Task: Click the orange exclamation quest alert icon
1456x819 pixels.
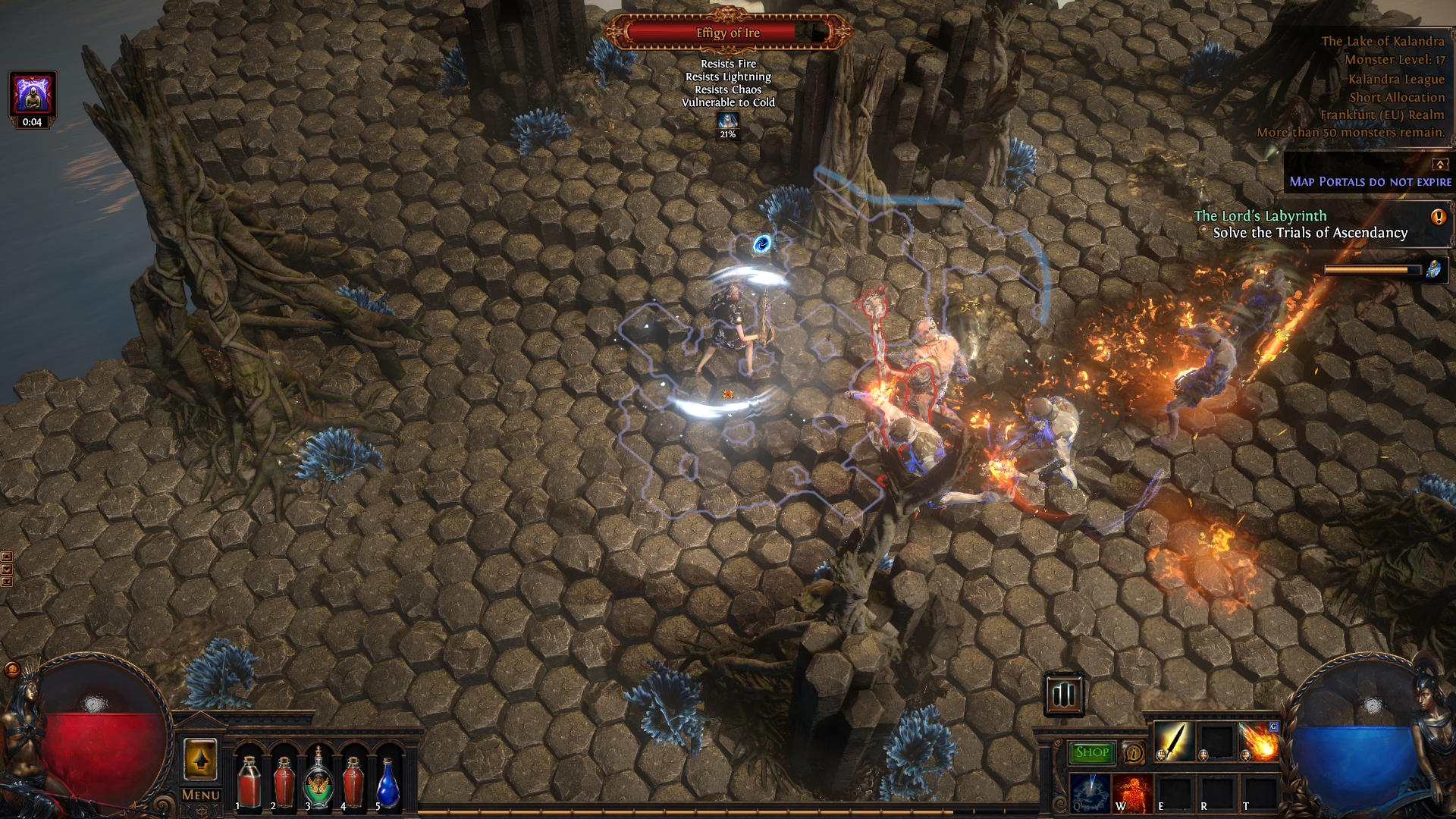Action: pyautogui.click(x=1438, y=217)
